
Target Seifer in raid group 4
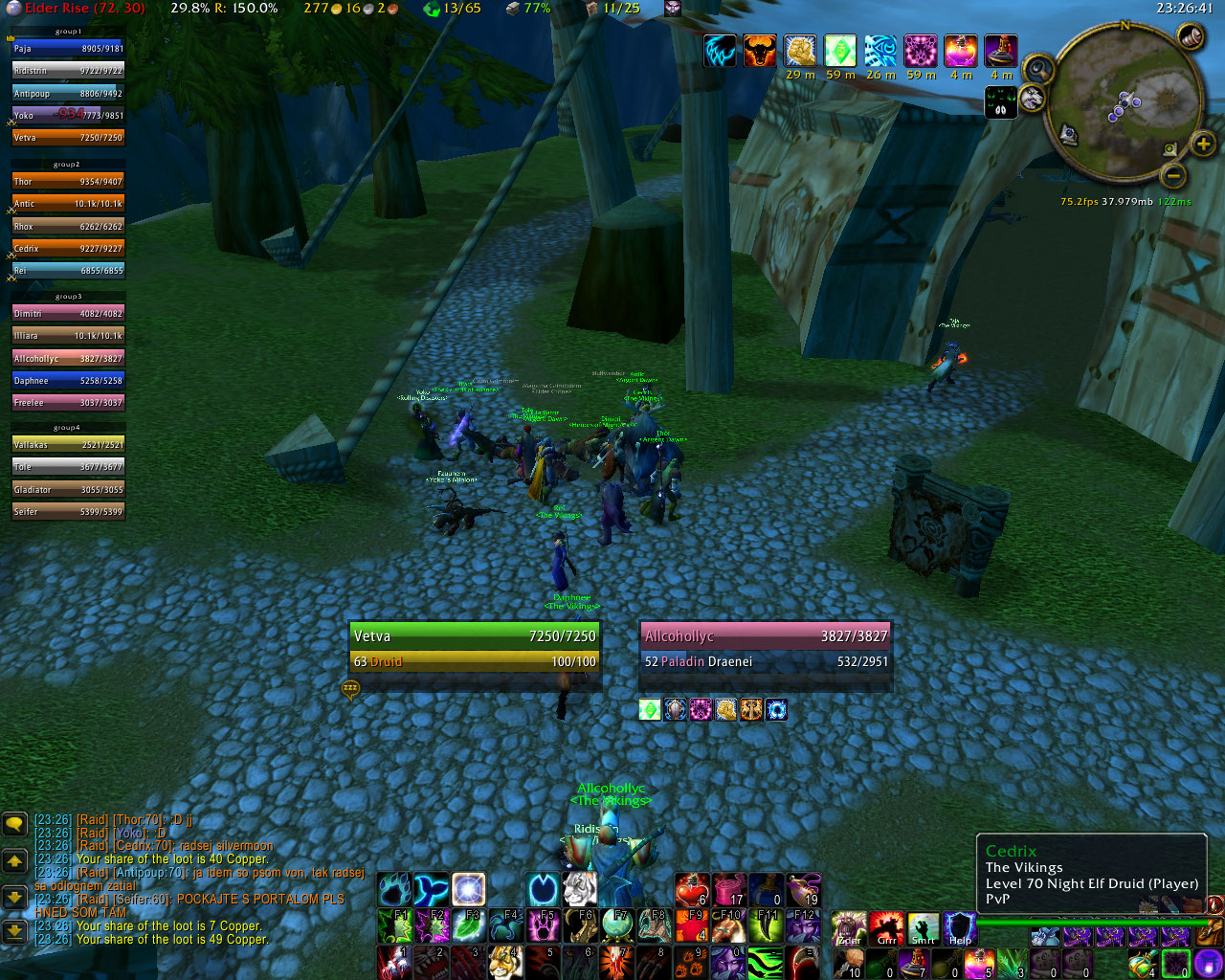(67, 512)
